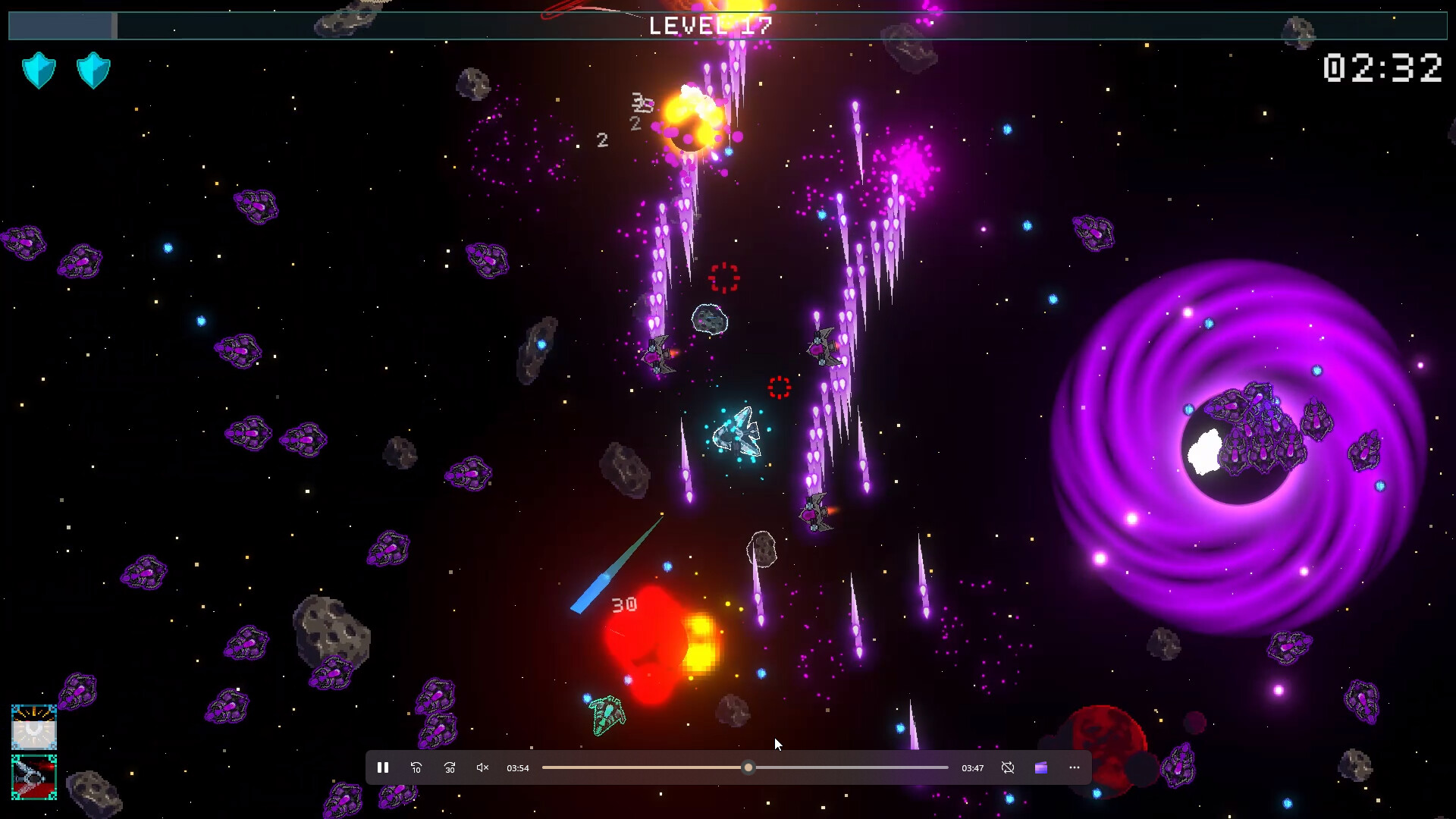The image size is (1456, 819).
Task: Click the LEVEL 17 label
Action: click(711, 25)
